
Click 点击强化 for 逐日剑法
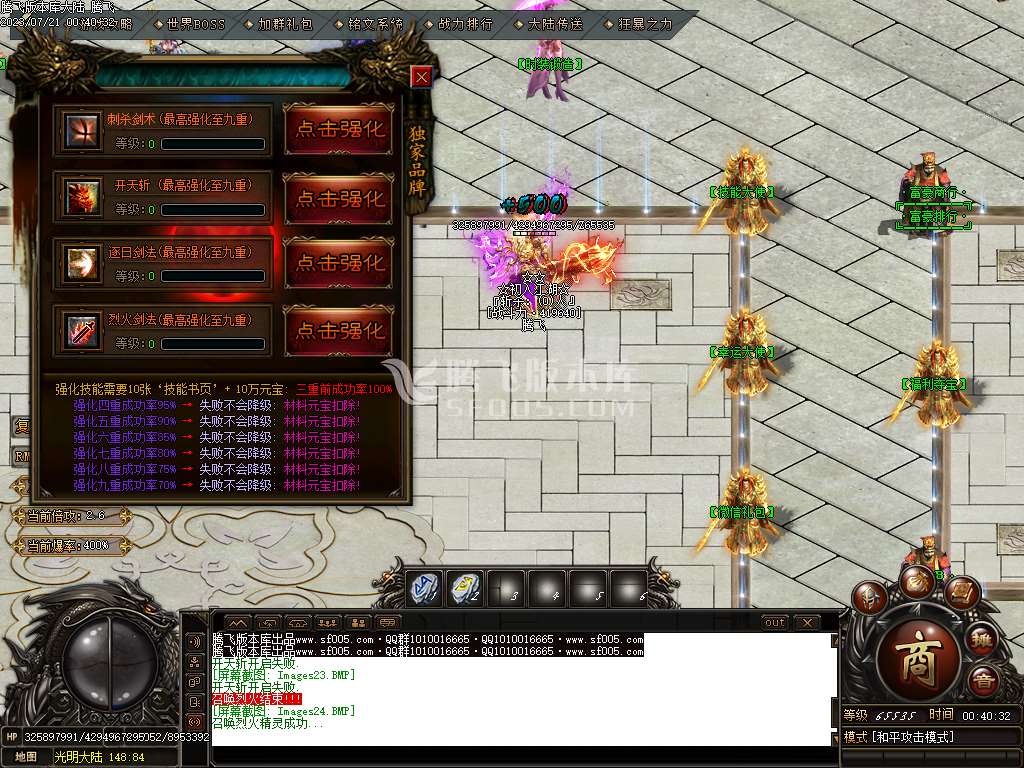click(x=340, y=263)
